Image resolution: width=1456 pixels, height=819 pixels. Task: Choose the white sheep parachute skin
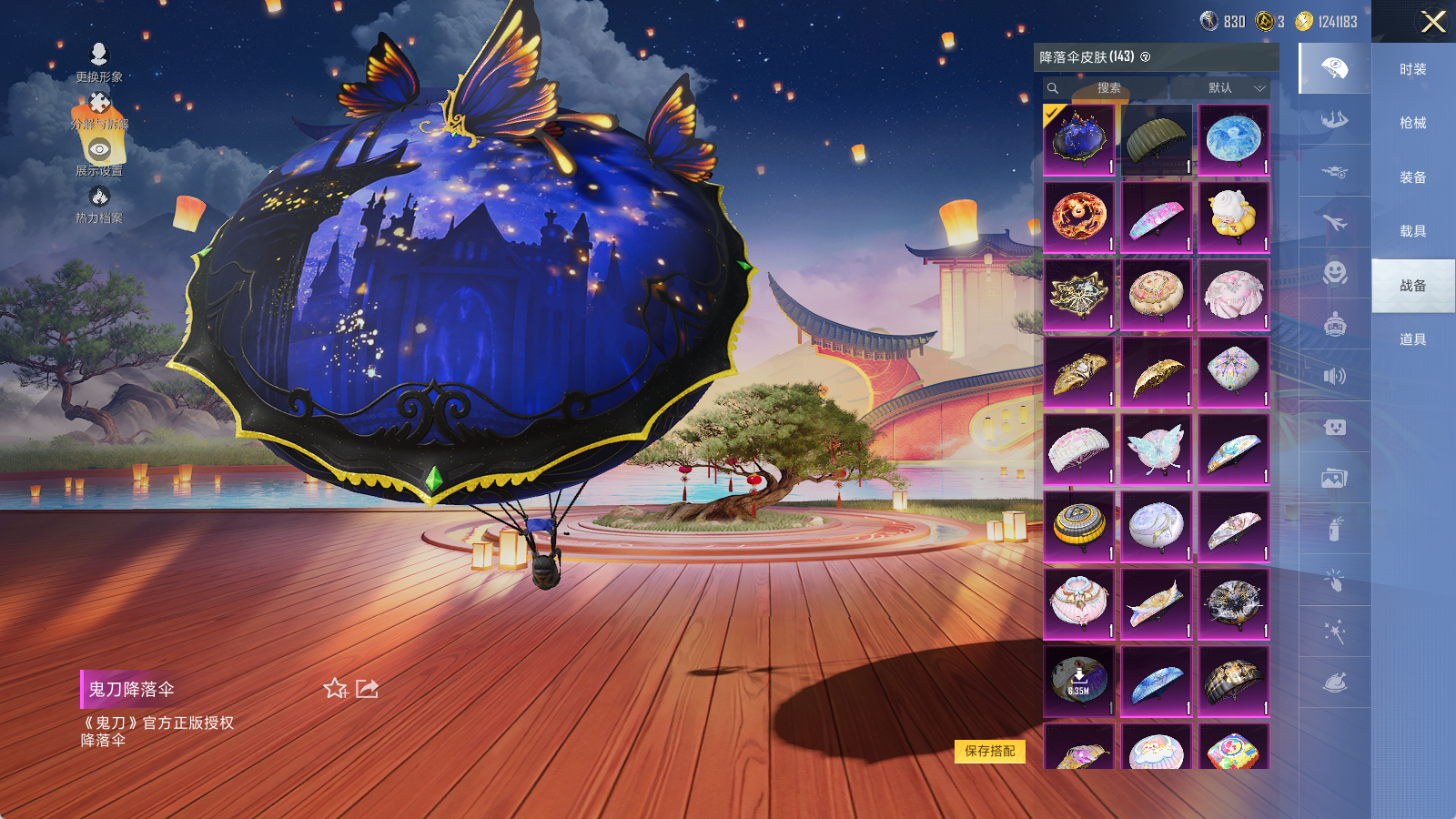[1233, 217]
